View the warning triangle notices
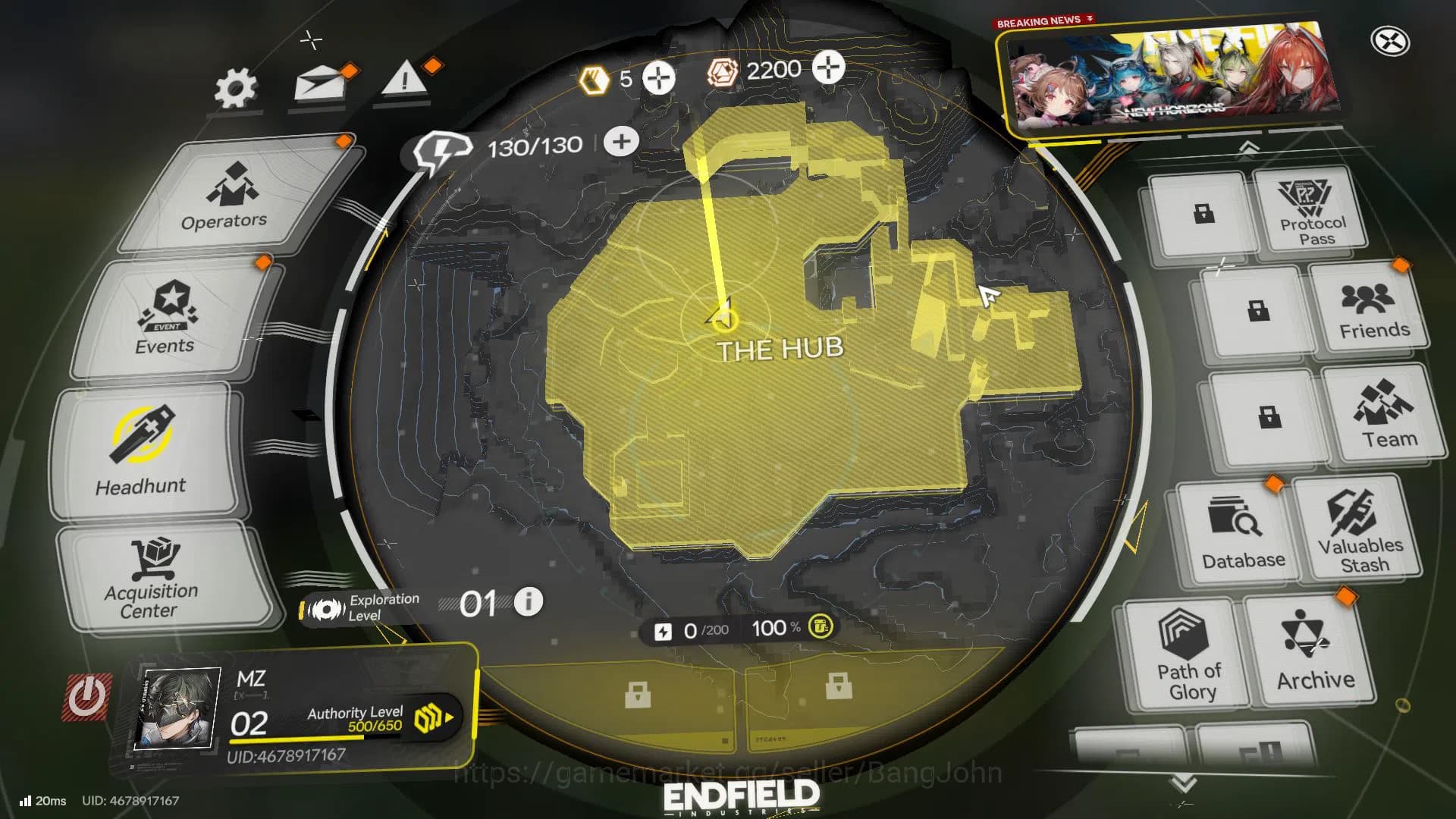This screenshot has width=1456, height=819. point(404,79)
